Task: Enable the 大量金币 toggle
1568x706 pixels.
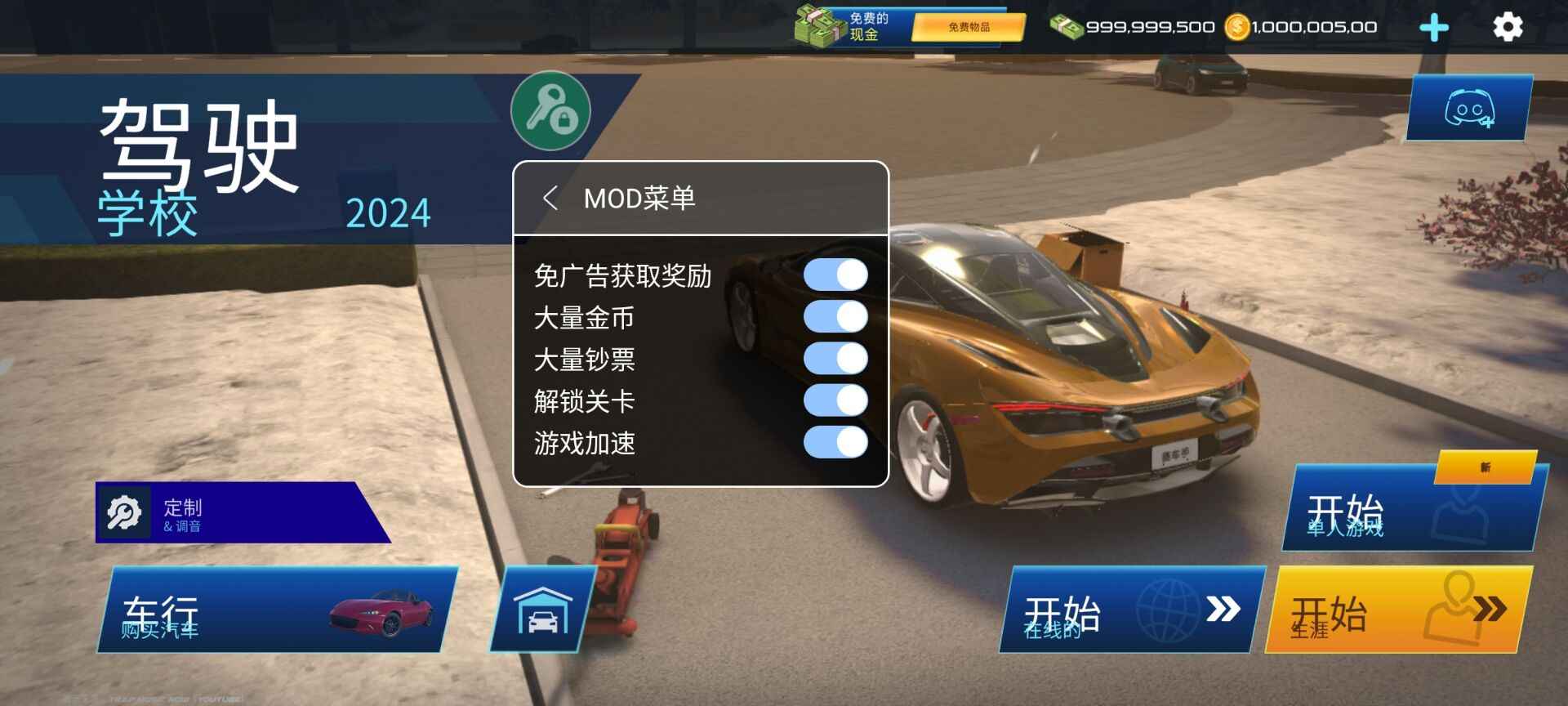Action: (x=835, y=318)
